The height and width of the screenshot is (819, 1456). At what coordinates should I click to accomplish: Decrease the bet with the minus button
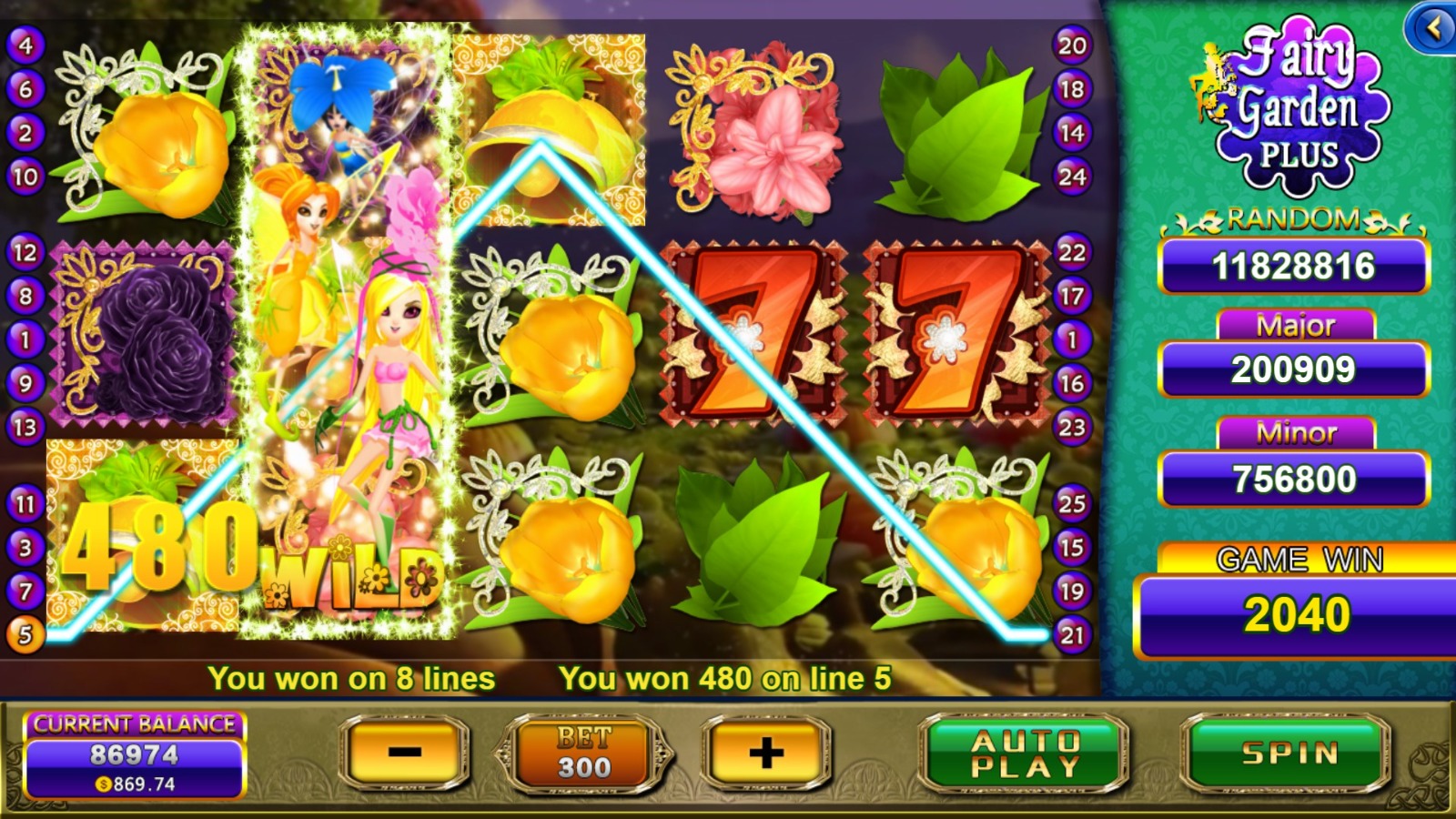click(x=405, y=753)
